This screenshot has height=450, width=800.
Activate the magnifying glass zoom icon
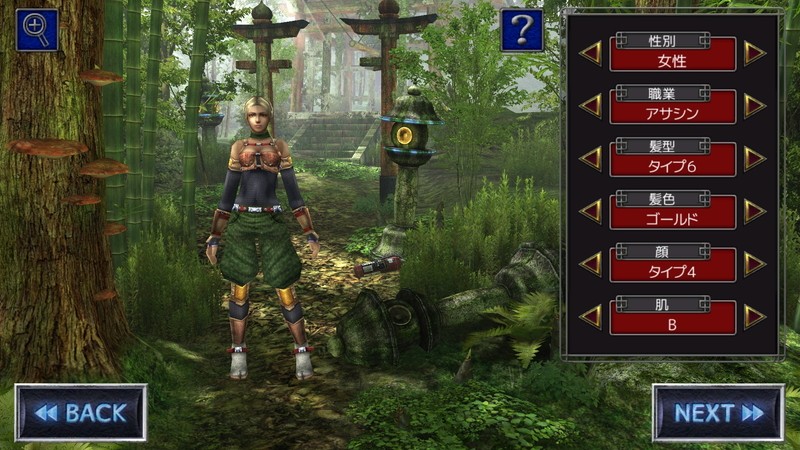tap(36, 29)
